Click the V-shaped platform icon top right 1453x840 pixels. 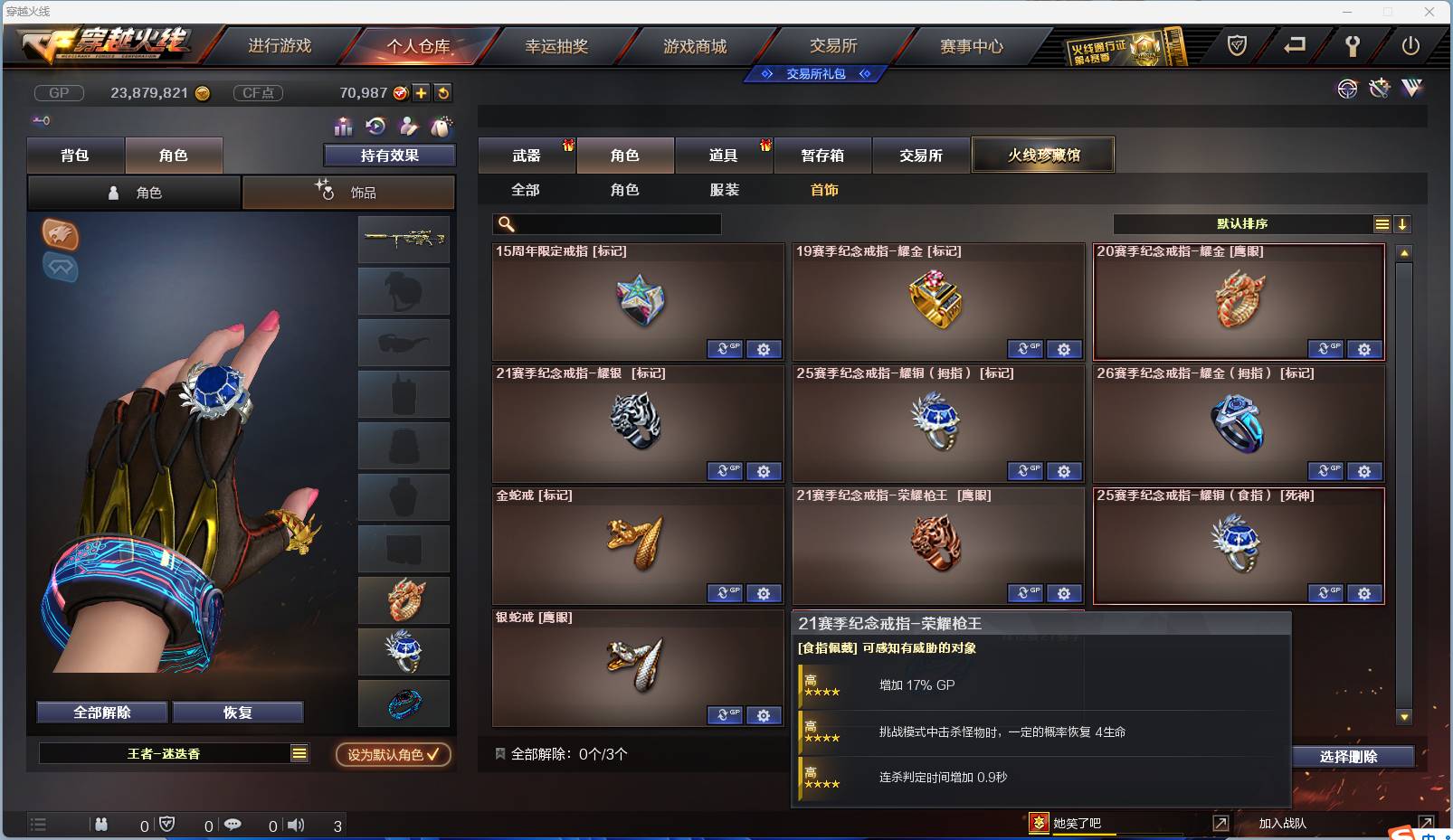pyautogui.click(x=1411, y=89)
